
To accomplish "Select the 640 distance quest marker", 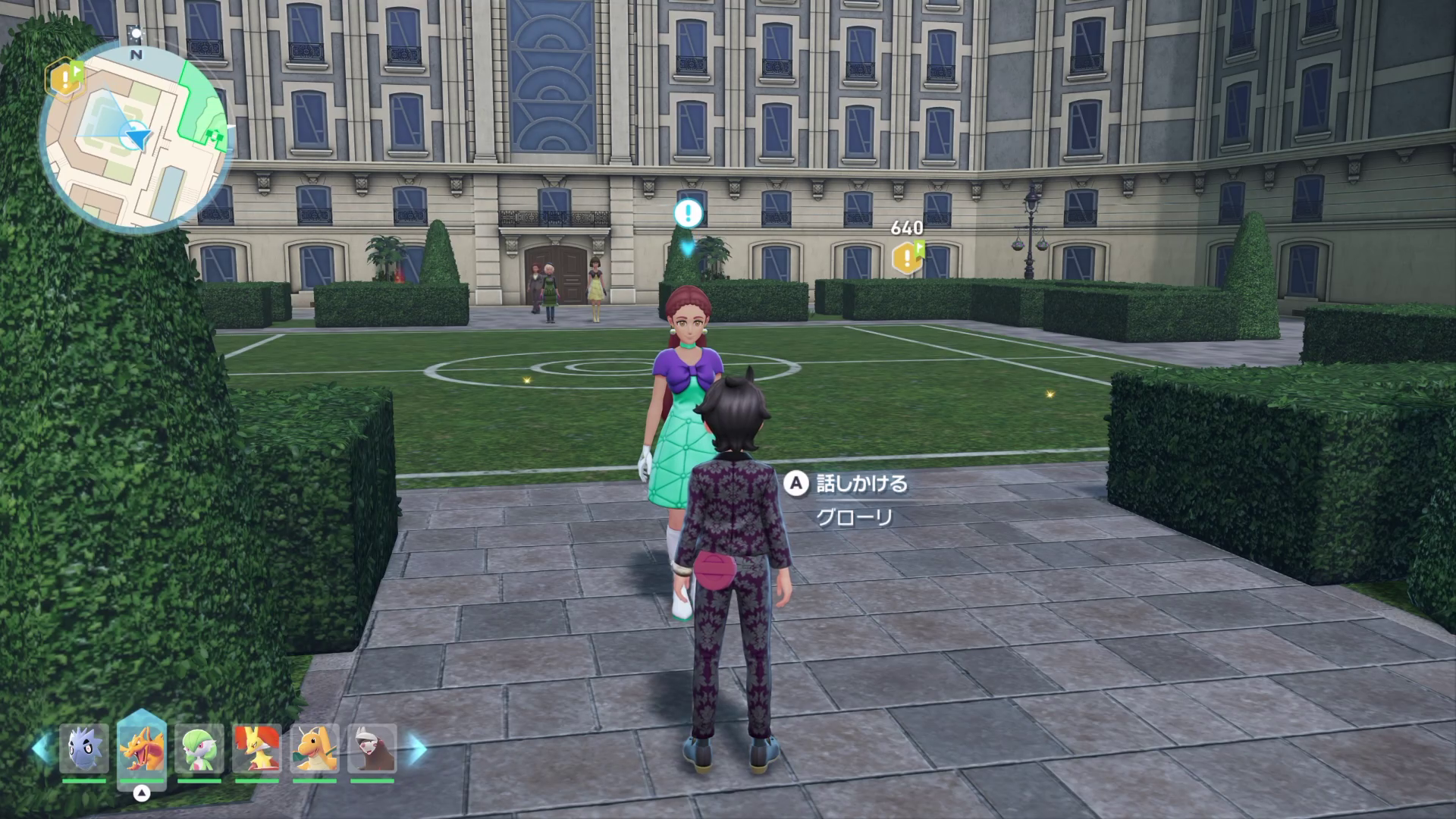I will click(907, 257).
